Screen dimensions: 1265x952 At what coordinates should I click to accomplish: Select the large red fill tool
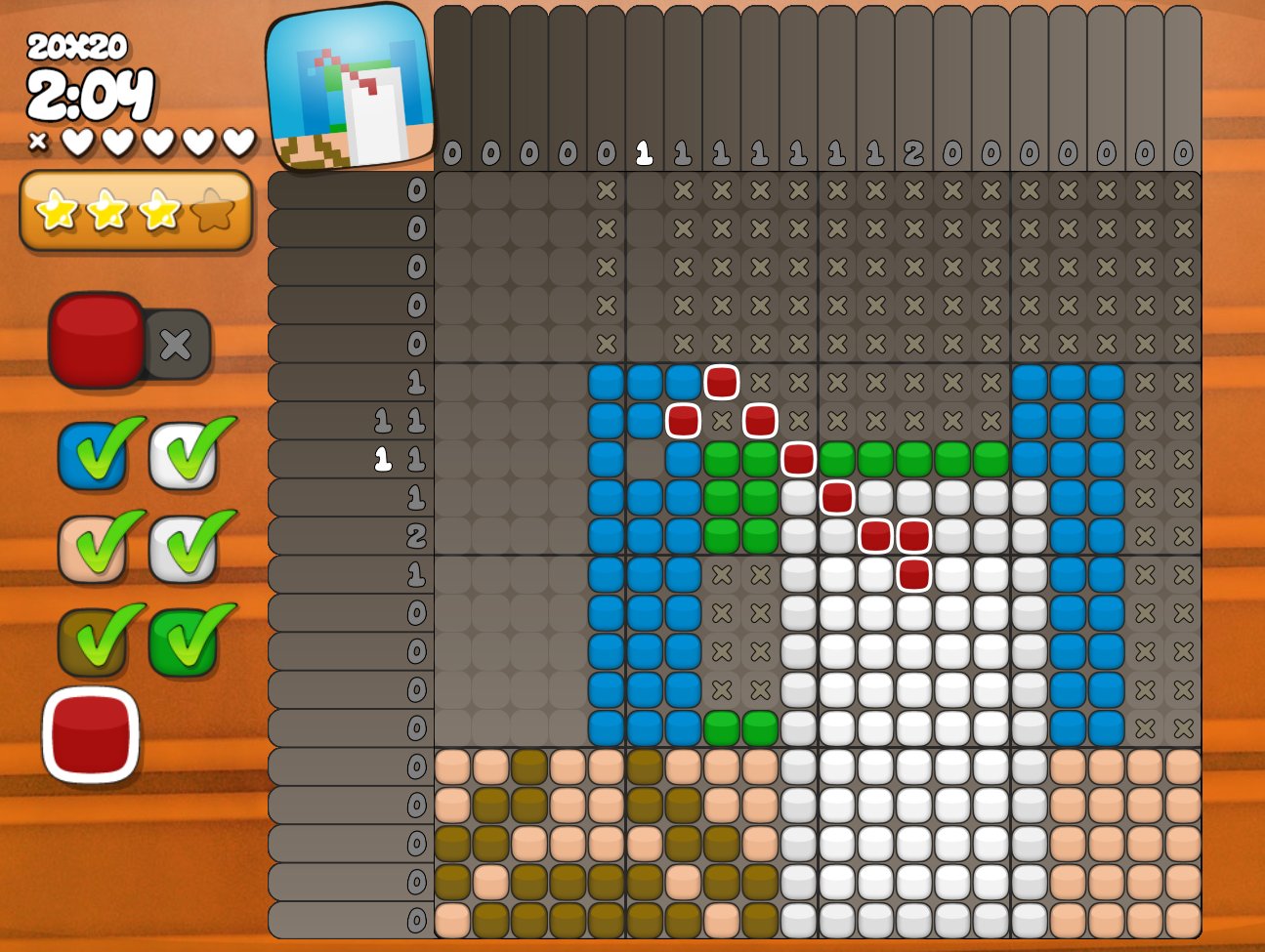tap(96, 340)
